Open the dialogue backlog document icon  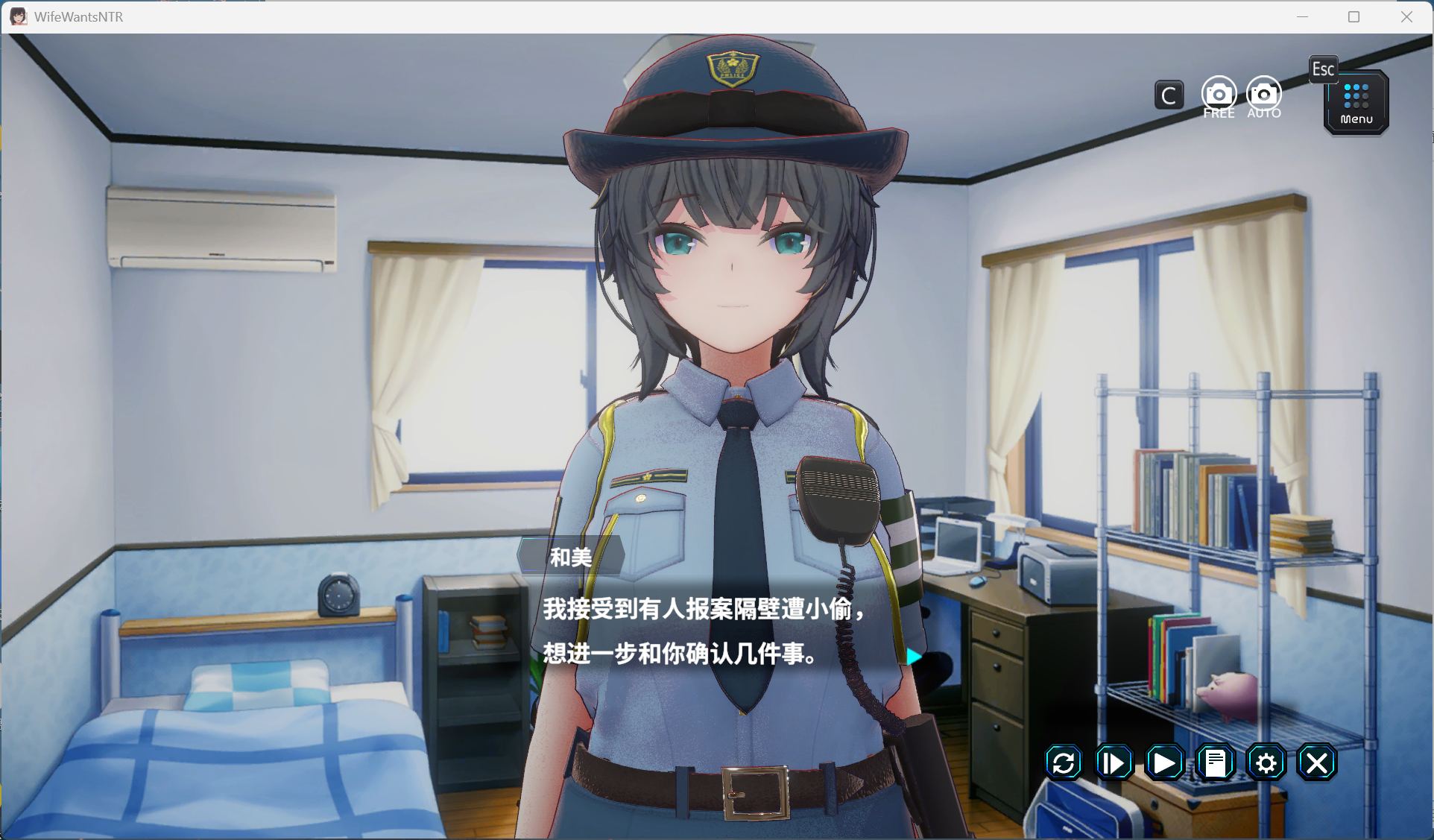coord(1216,762)
